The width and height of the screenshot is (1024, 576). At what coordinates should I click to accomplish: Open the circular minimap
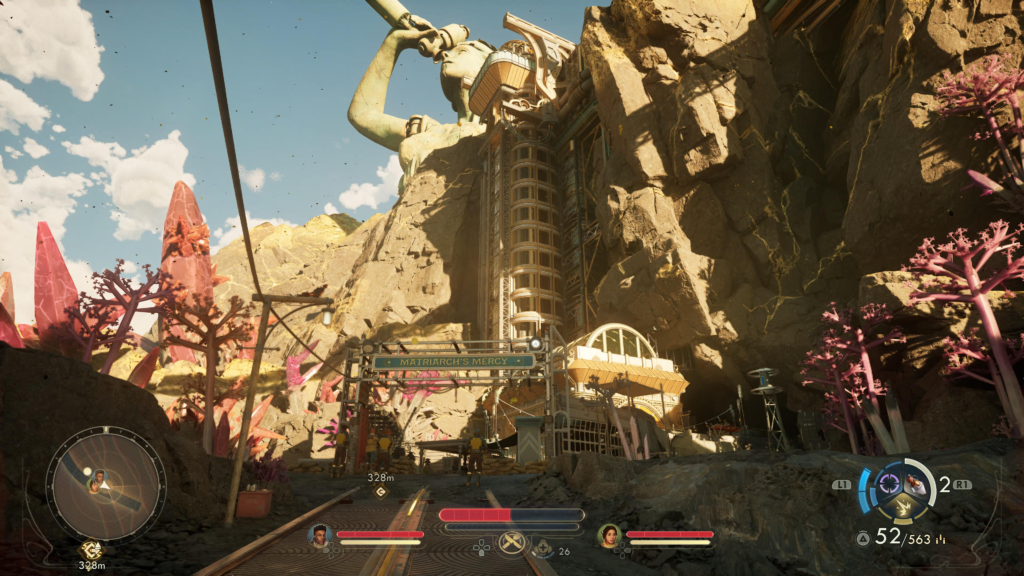[105, 484]
